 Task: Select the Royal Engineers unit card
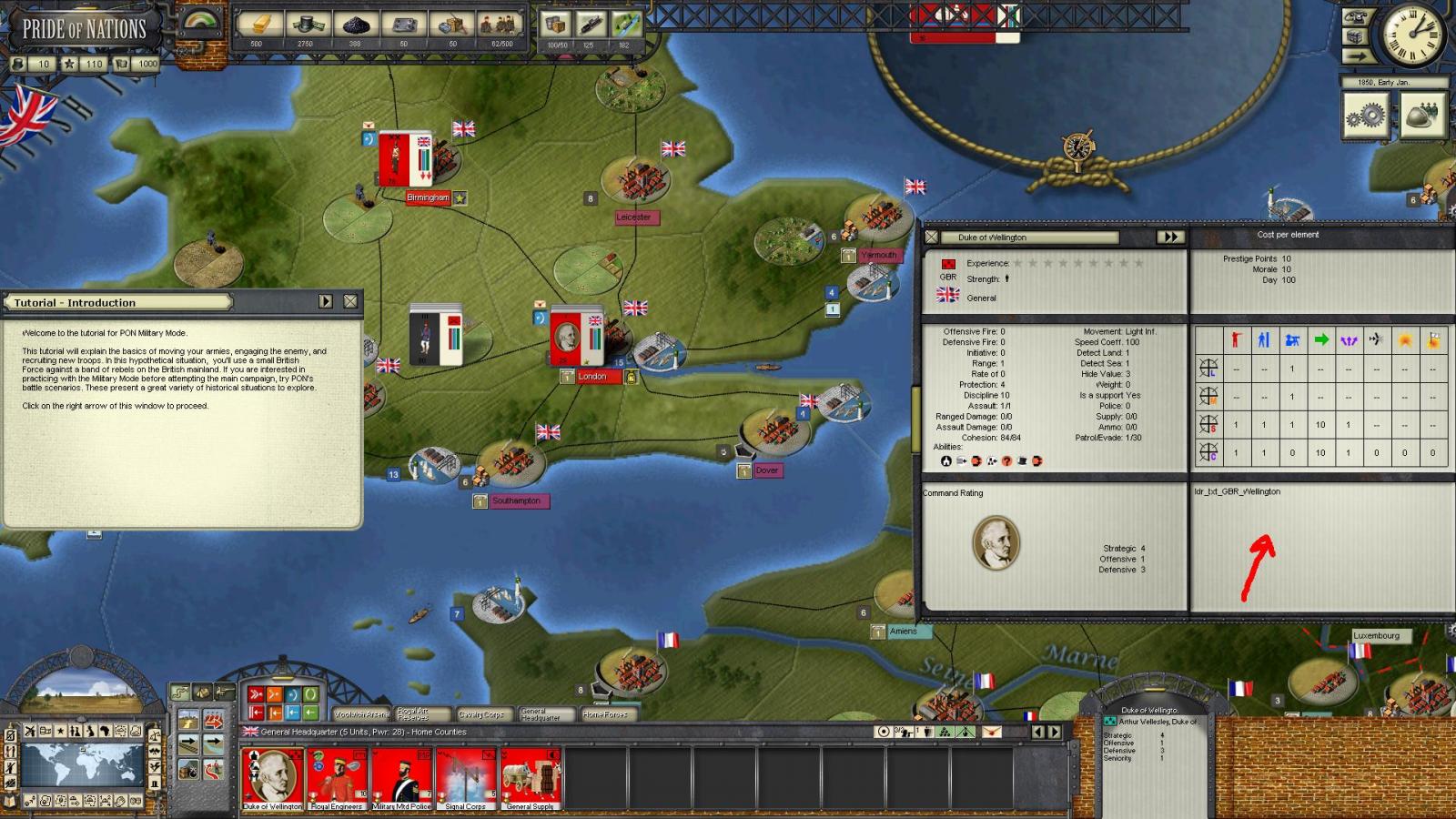point(337,778)
